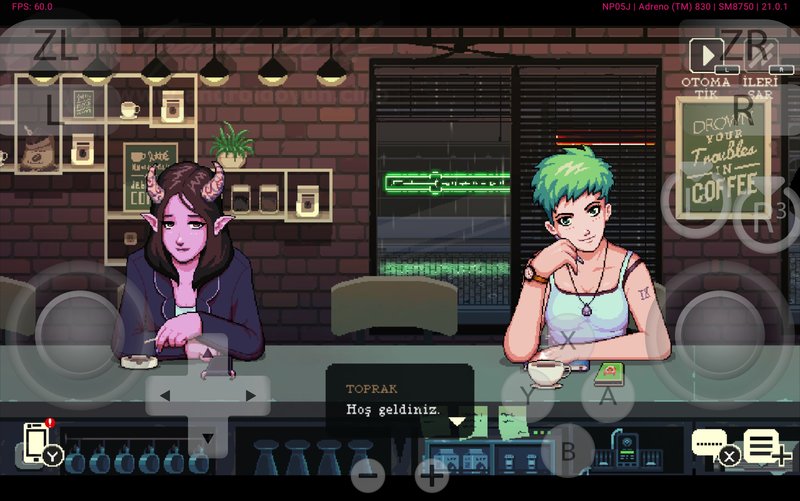Viewport: 800px width, 501px height.
Task: Open the dialogue log lines icon
Action: pyautogui.click(x=763, y=443)
